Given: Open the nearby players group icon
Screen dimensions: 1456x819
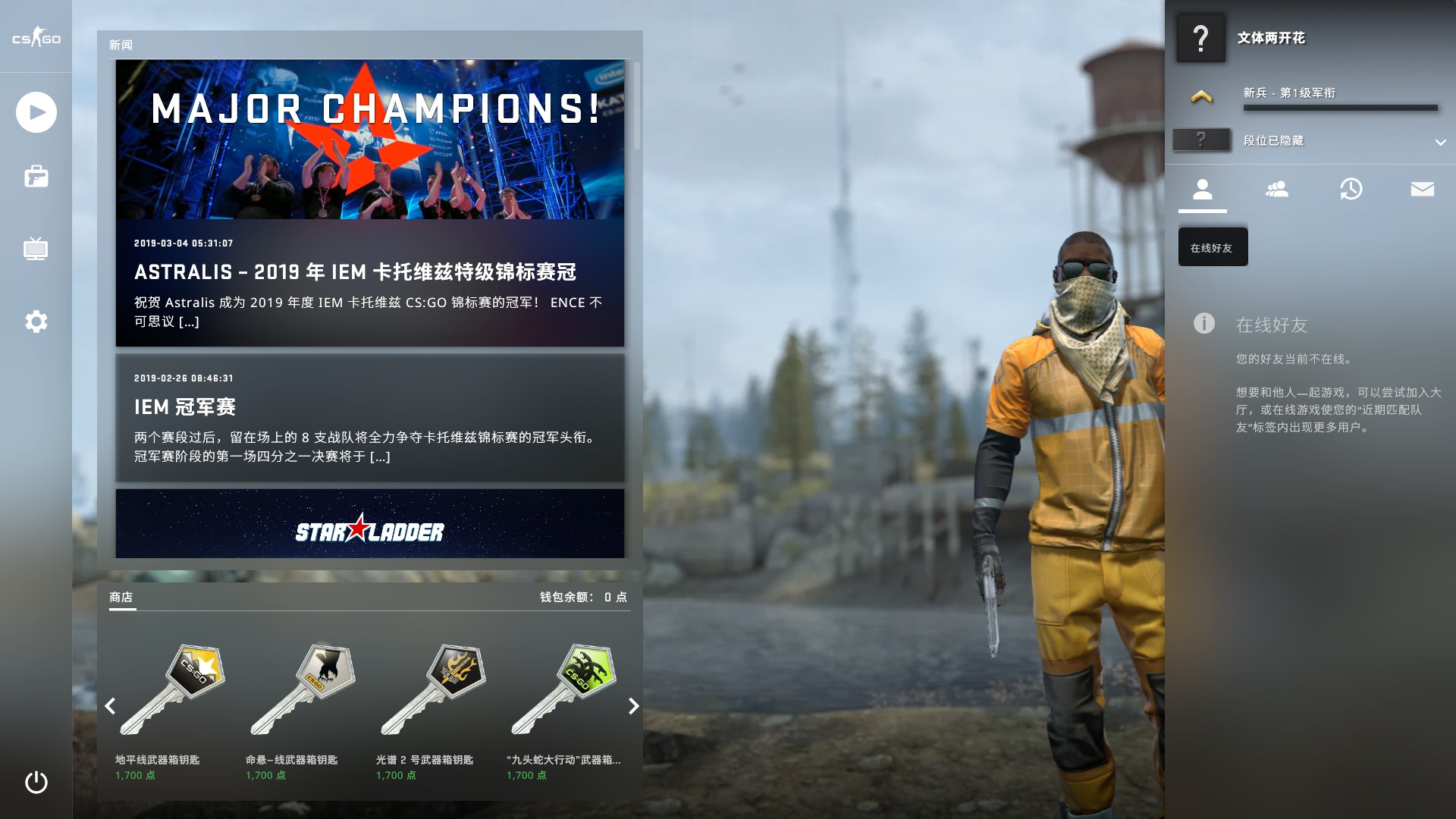Looking at the screenshot, I should (1277, 190).
